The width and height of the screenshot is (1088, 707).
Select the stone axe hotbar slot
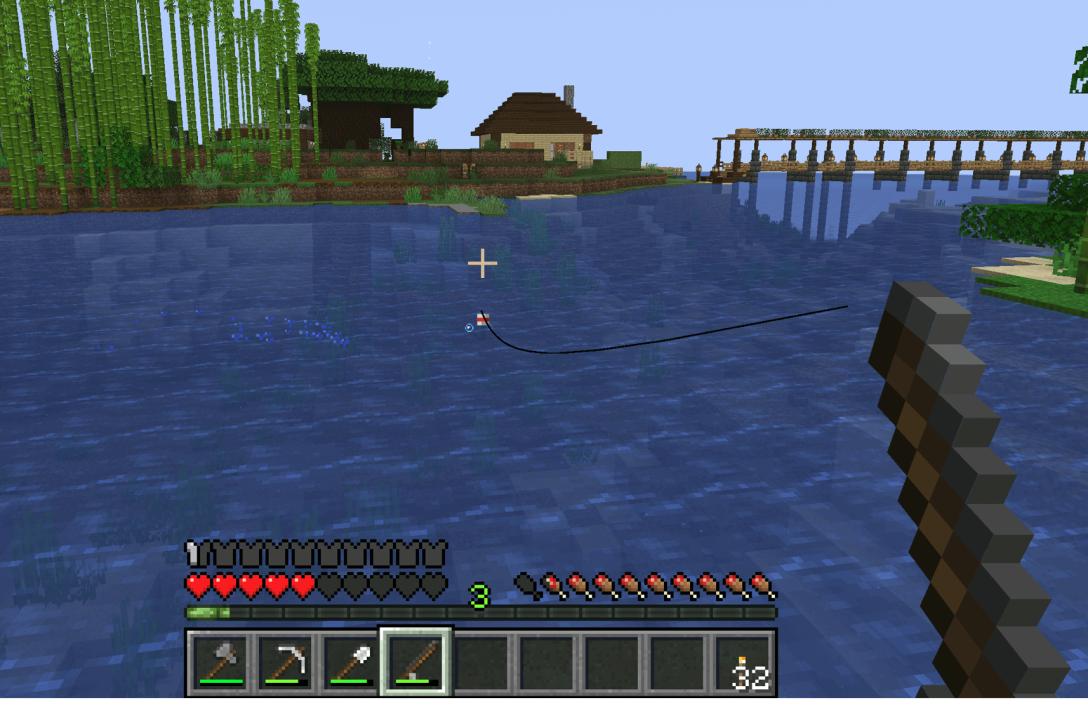click(220, 661)
